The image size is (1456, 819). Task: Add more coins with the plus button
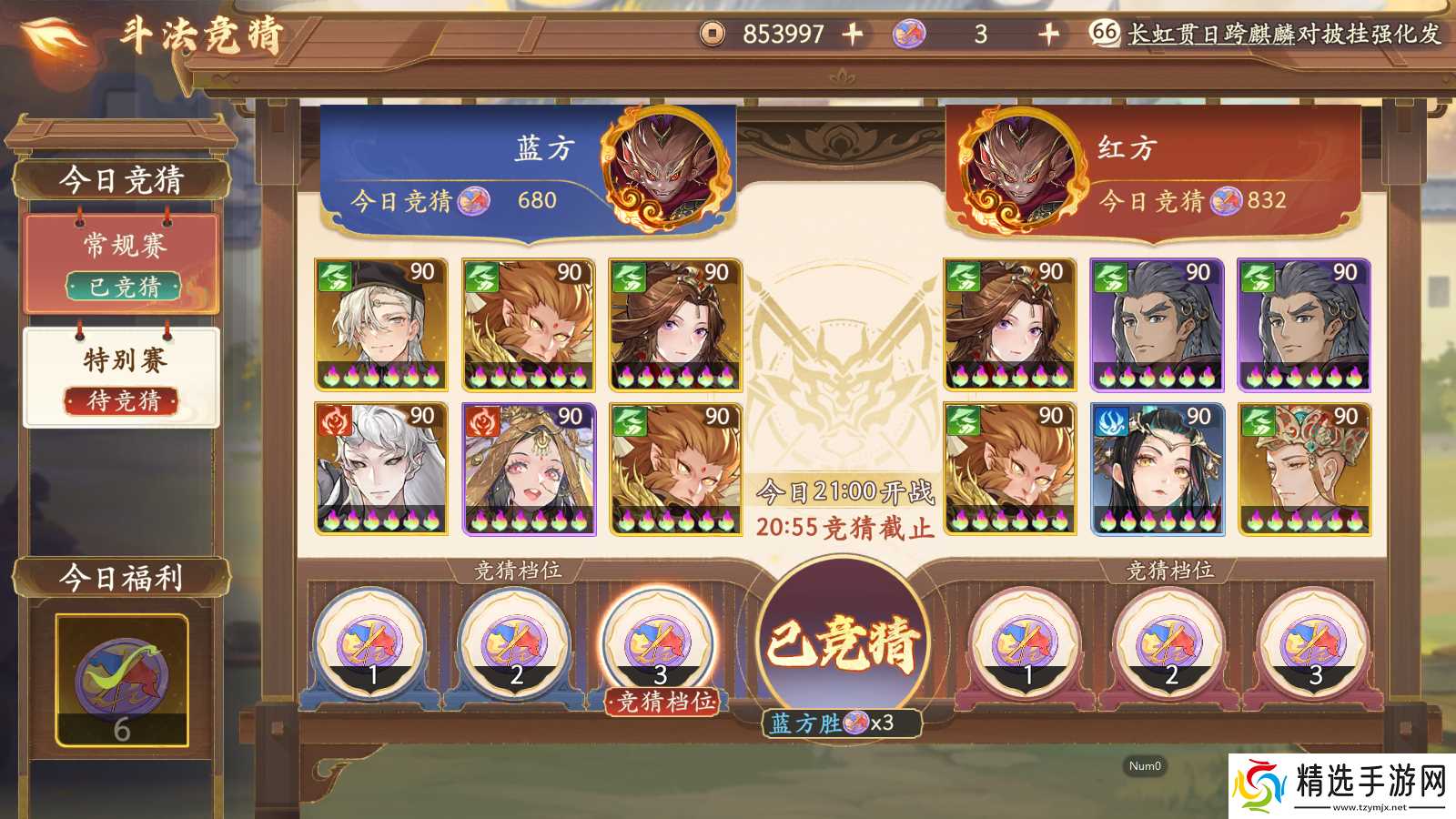853,35
